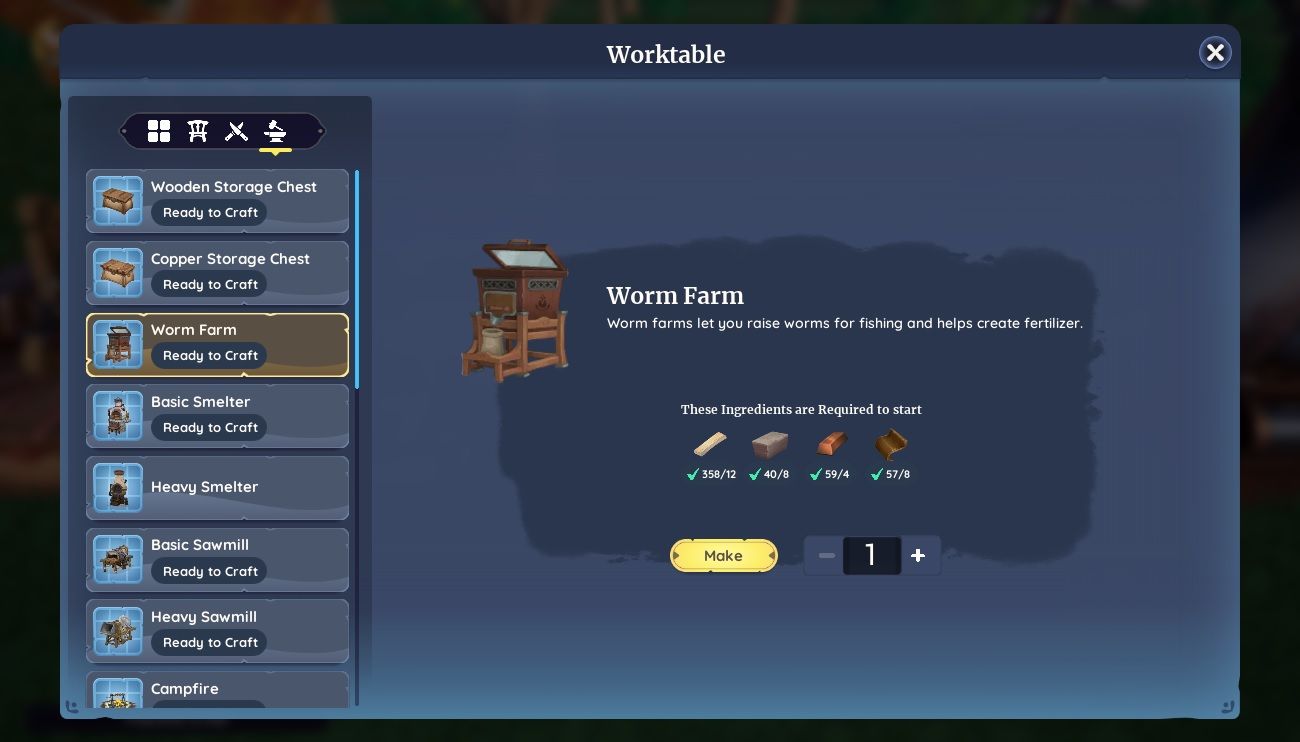
Task: Select the Basic Sawmill entry
Action: [217, 558]
